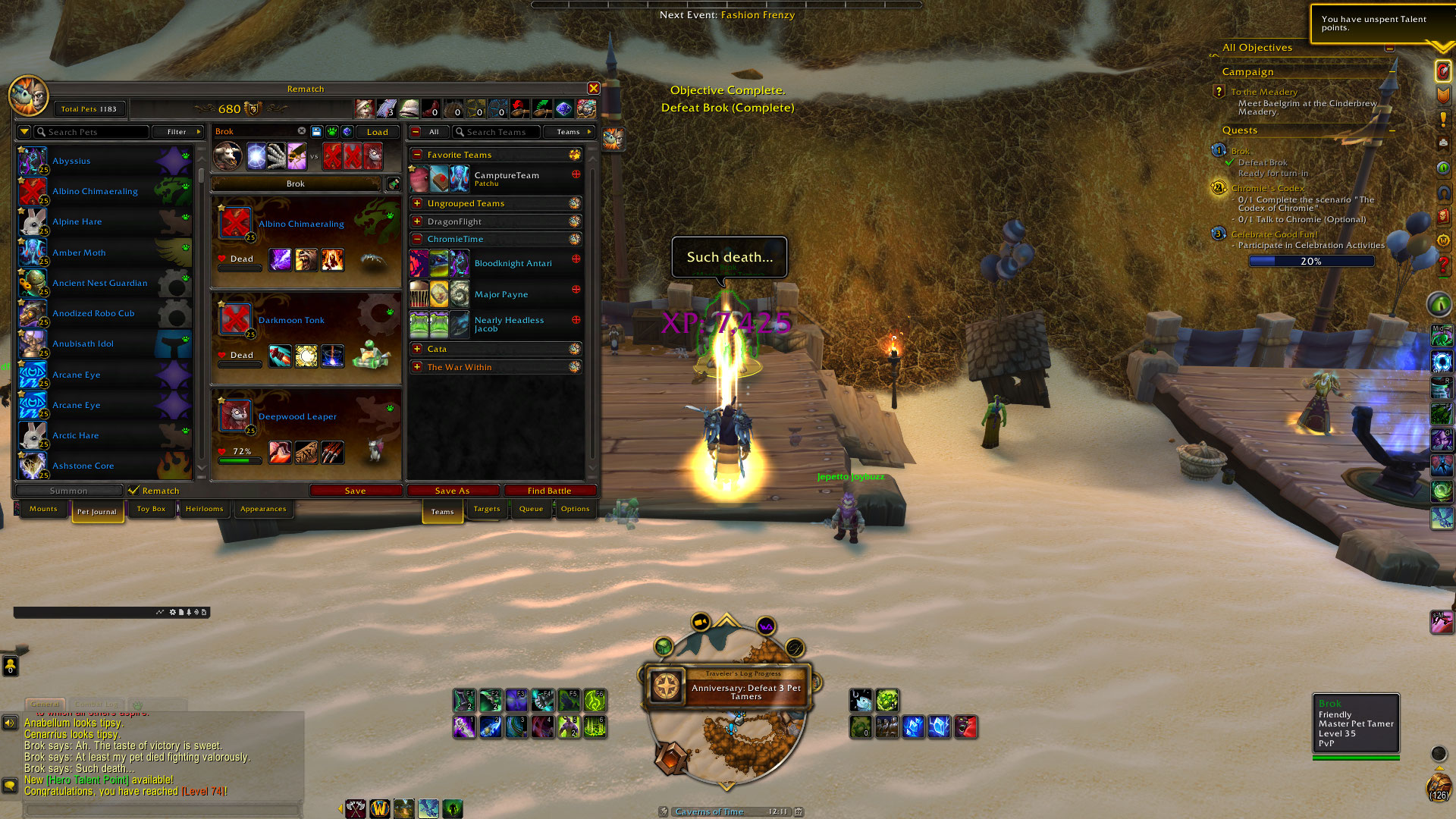
Task: Open the Appearances tab
Action: tap(263, 509)
